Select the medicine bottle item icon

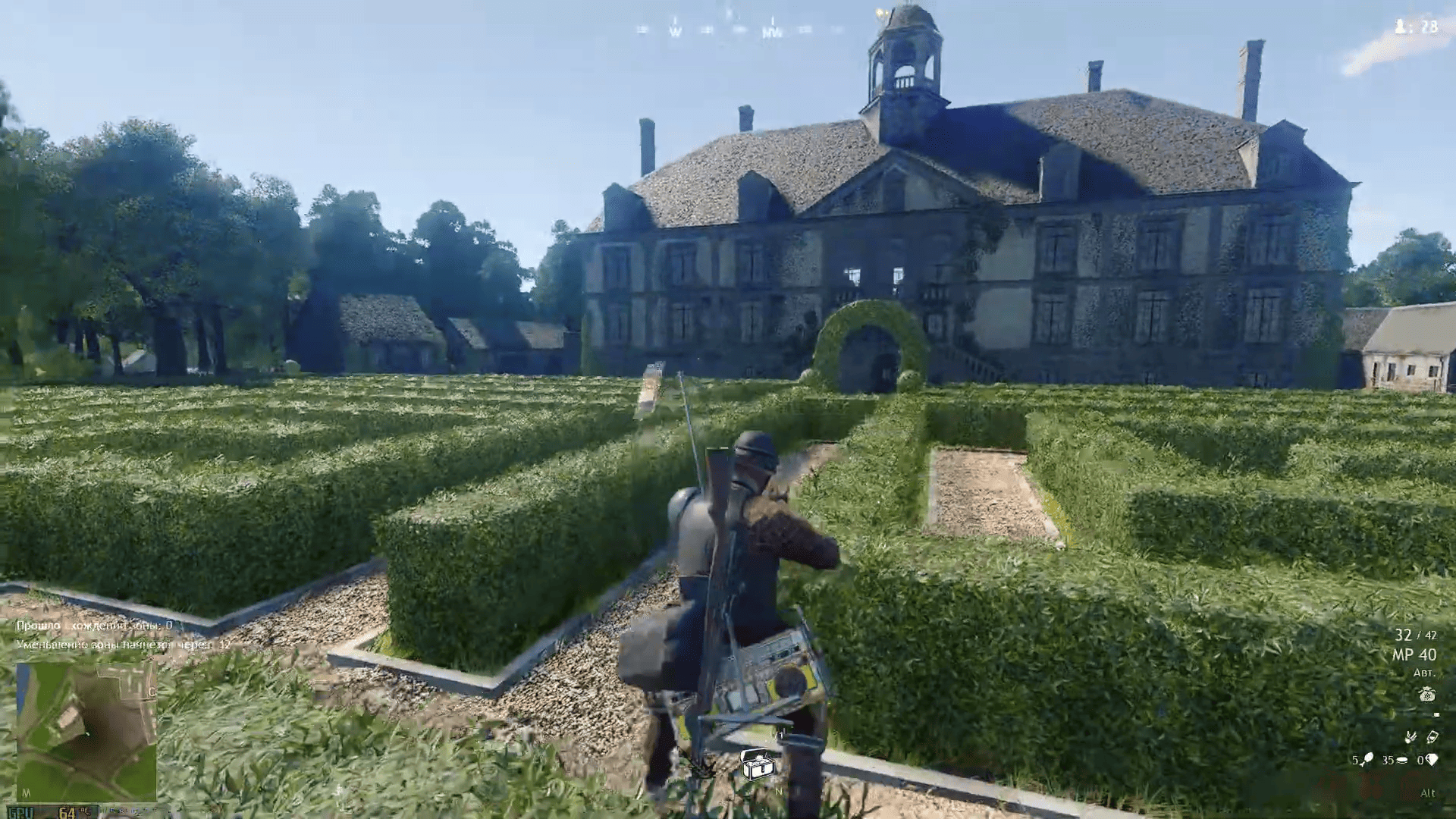(1432, 736)
